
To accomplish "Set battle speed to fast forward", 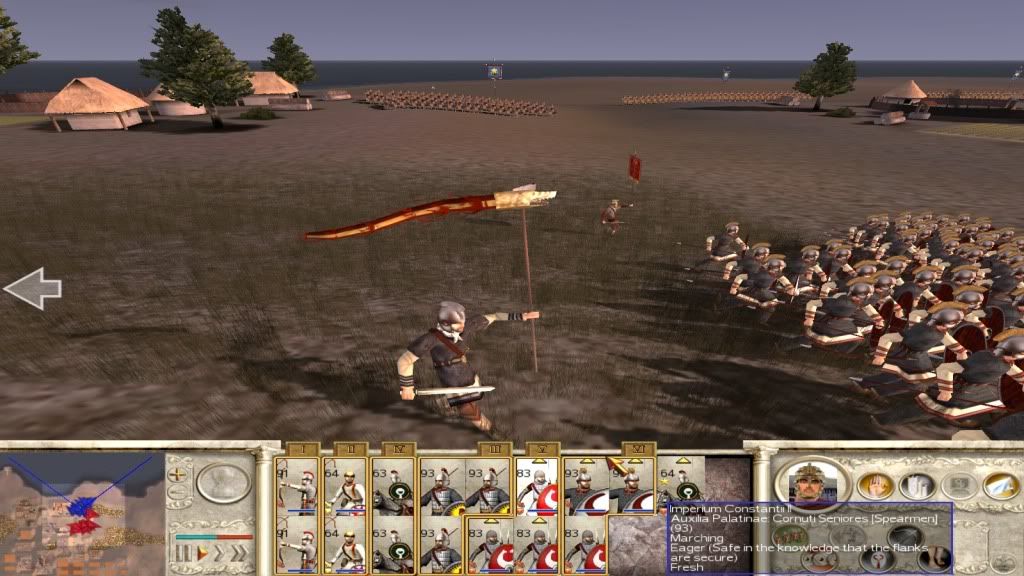I will coord(218,551).
